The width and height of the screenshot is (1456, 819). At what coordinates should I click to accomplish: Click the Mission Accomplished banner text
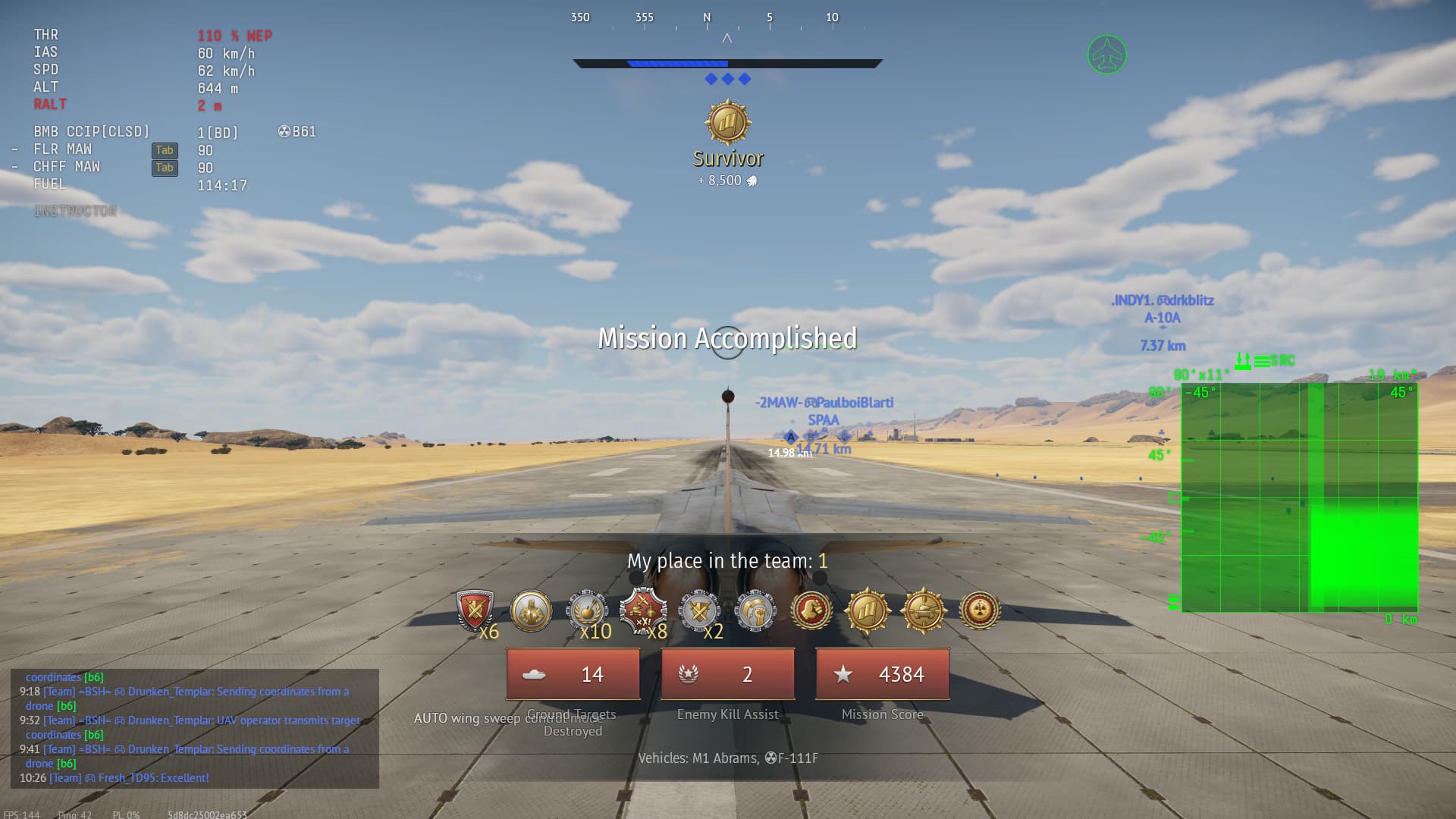pyautogui.click(x=727, y=338)
